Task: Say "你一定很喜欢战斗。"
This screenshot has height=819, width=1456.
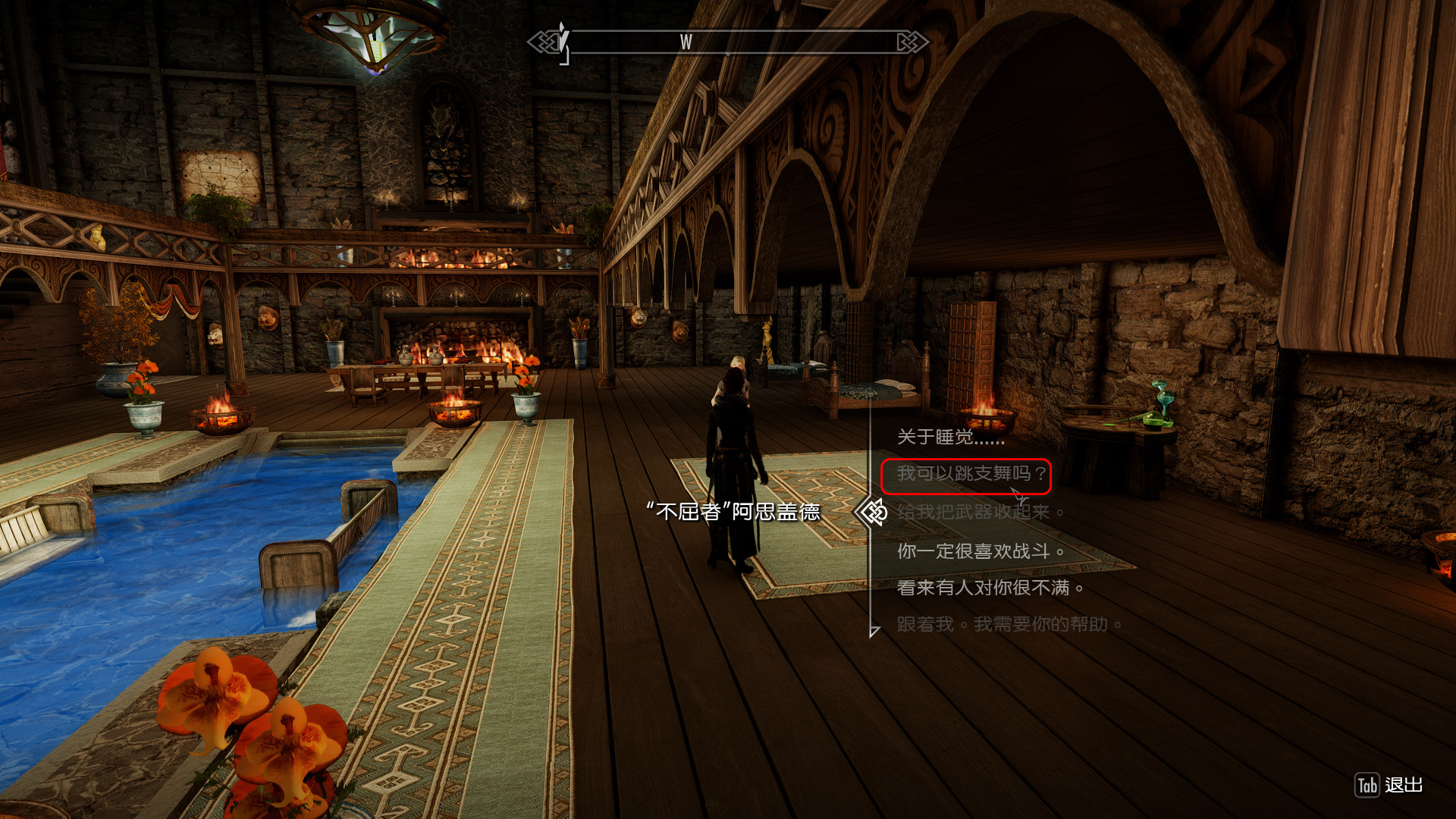Action: point(981,551)
